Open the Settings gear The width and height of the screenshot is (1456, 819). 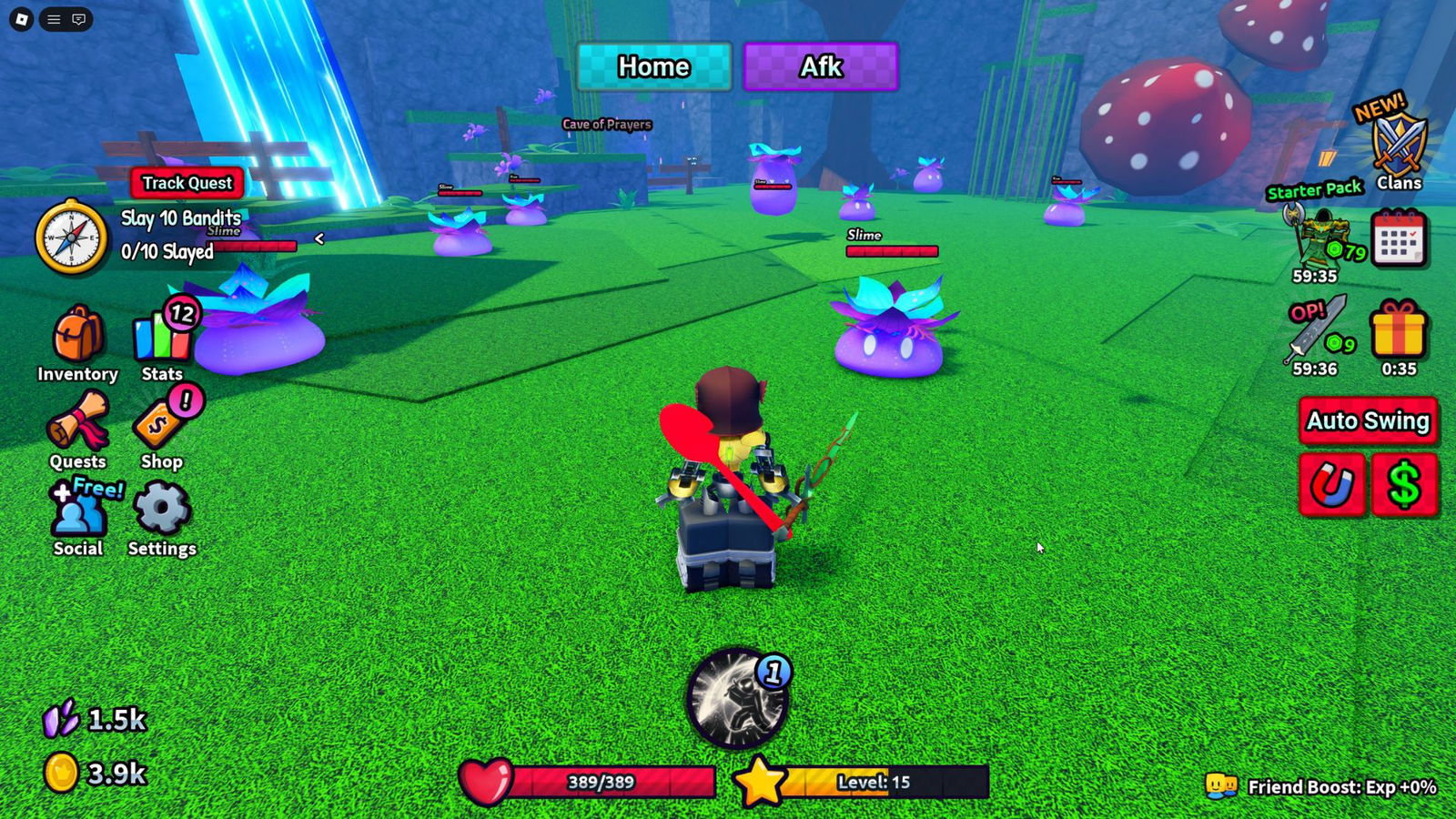[x=162, y=511]
